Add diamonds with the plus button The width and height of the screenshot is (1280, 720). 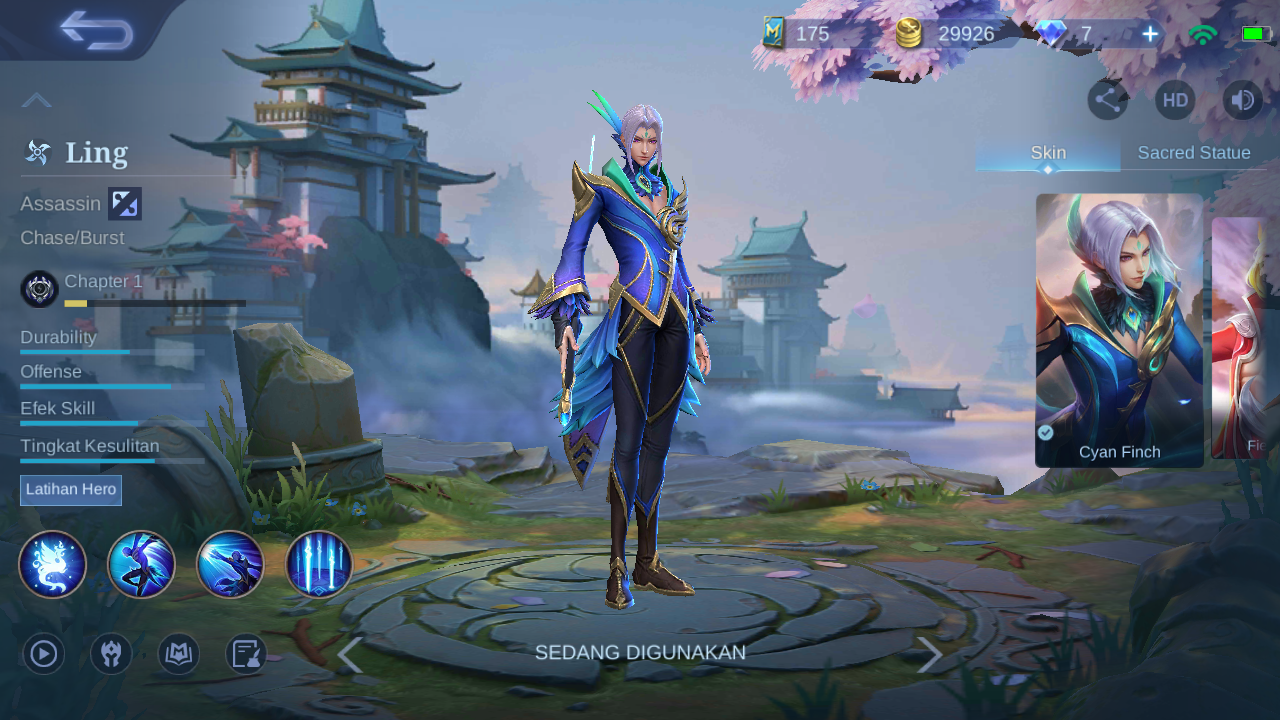pyautogui.click(x=1150, y=34)
